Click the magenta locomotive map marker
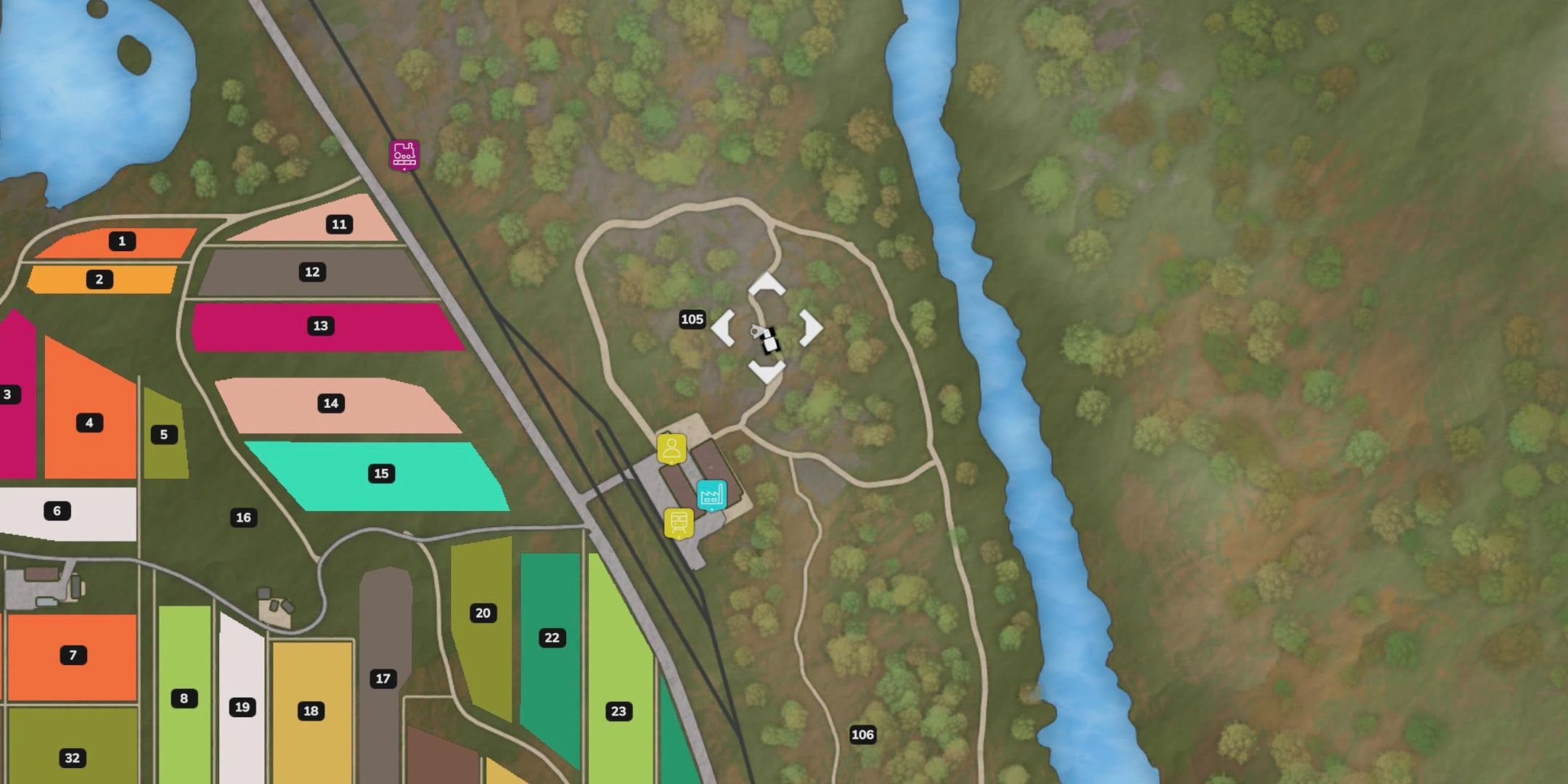 (x=404, y=155)
